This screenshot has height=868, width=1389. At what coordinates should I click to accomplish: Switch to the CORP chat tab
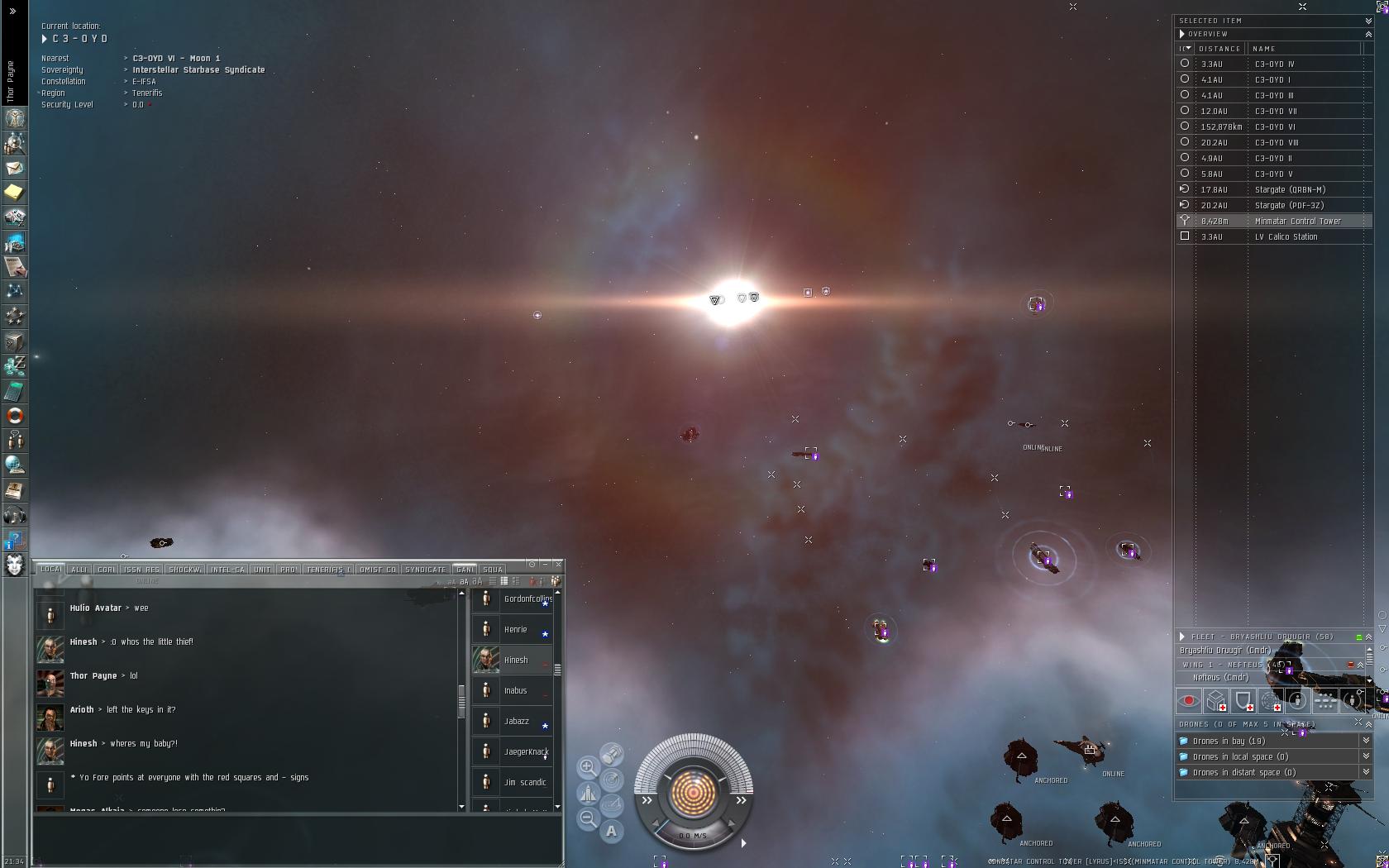[107, 570]
